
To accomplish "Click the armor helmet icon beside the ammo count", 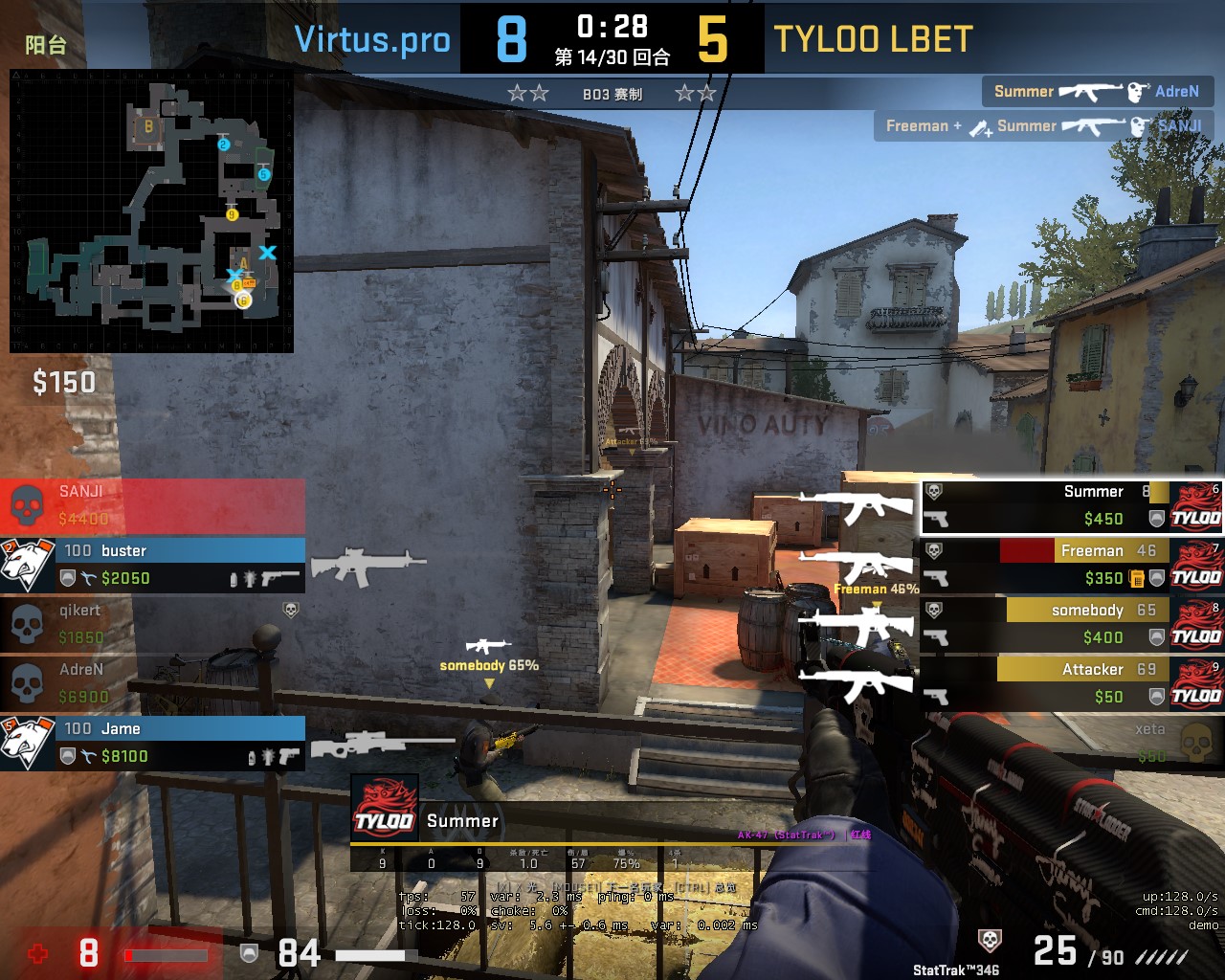I will point(250,953).
